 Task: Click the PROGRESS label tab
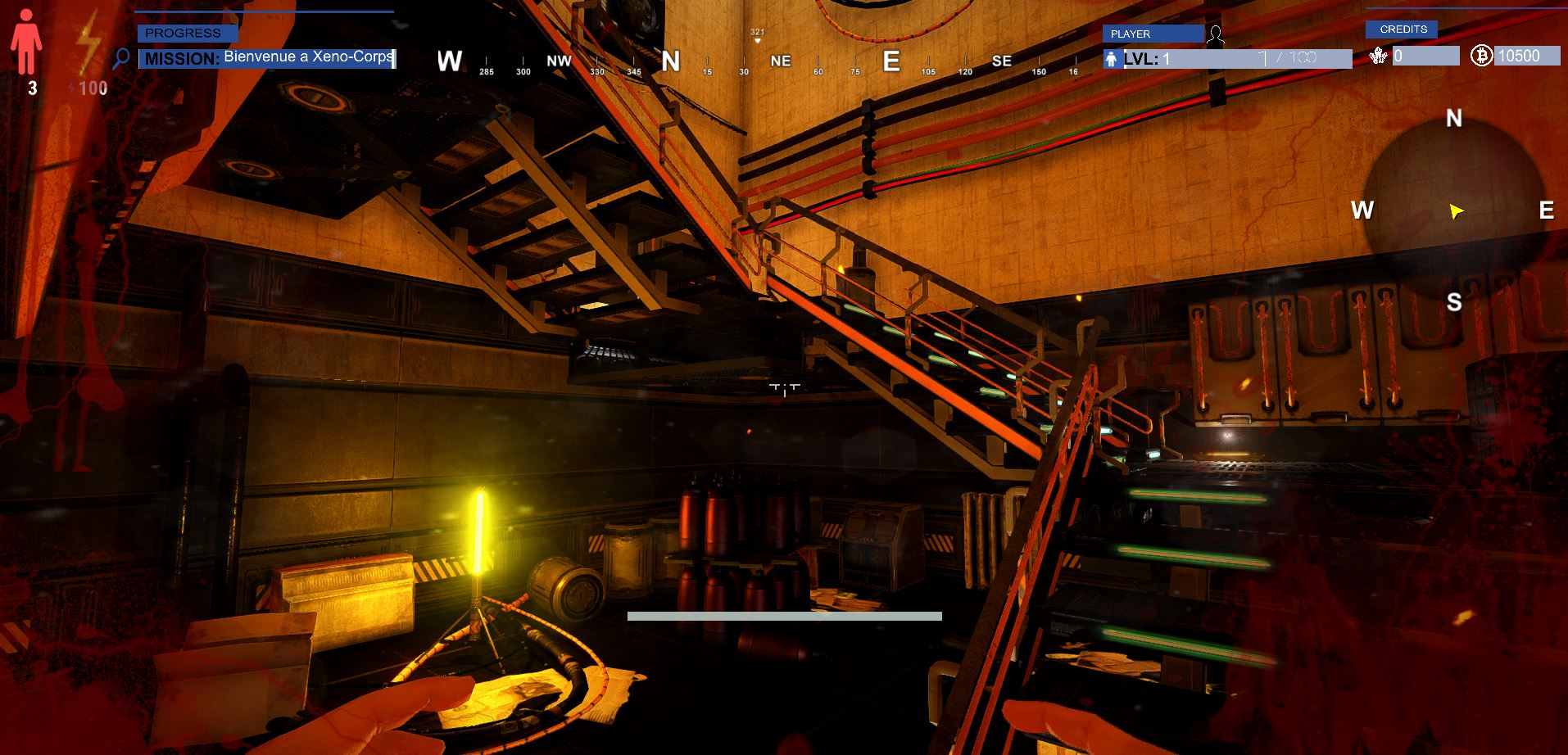coord(187,33)
